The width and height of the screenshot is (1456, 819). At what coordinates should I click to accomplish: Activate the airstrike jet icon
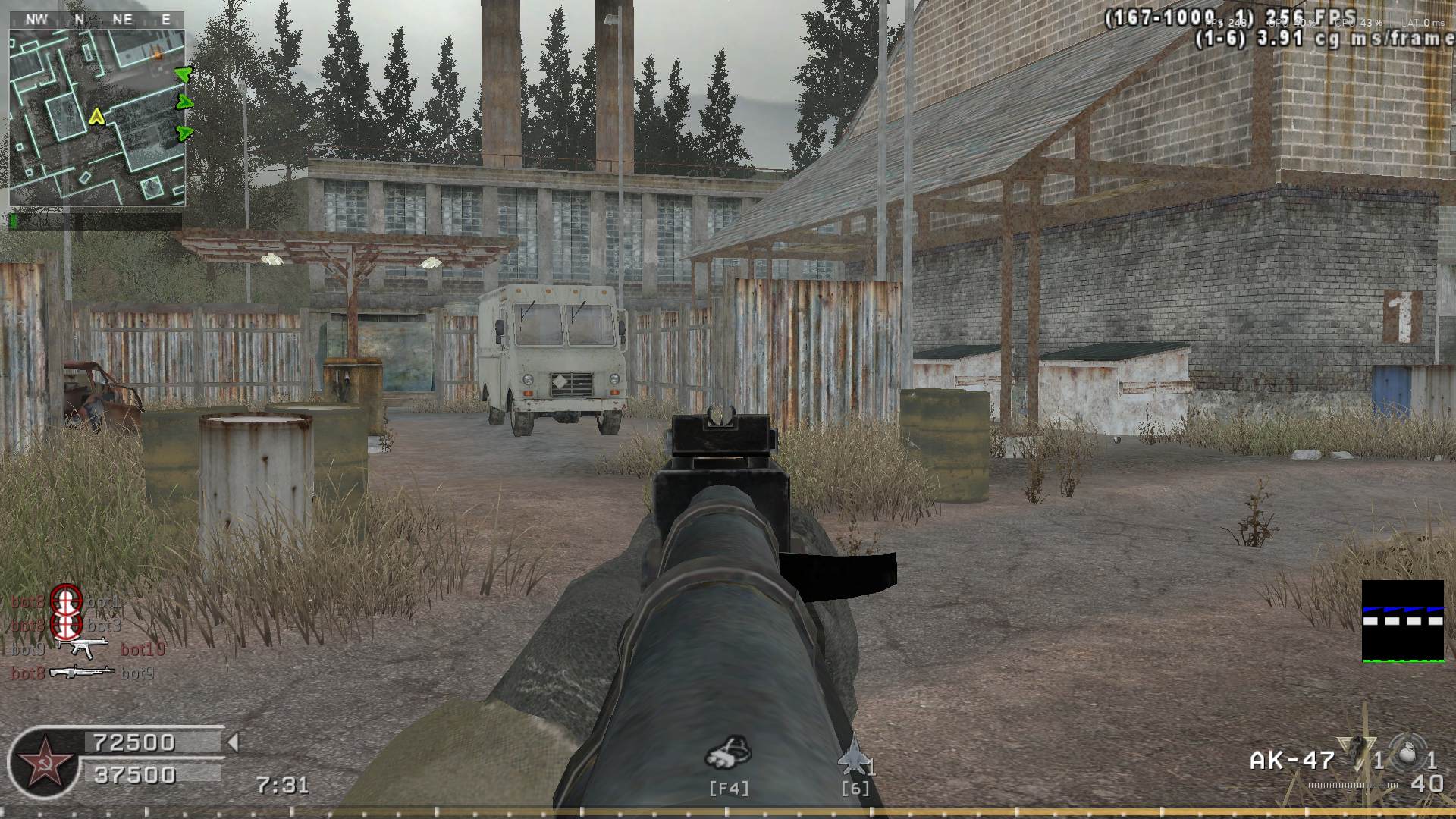tap(852, 755)
